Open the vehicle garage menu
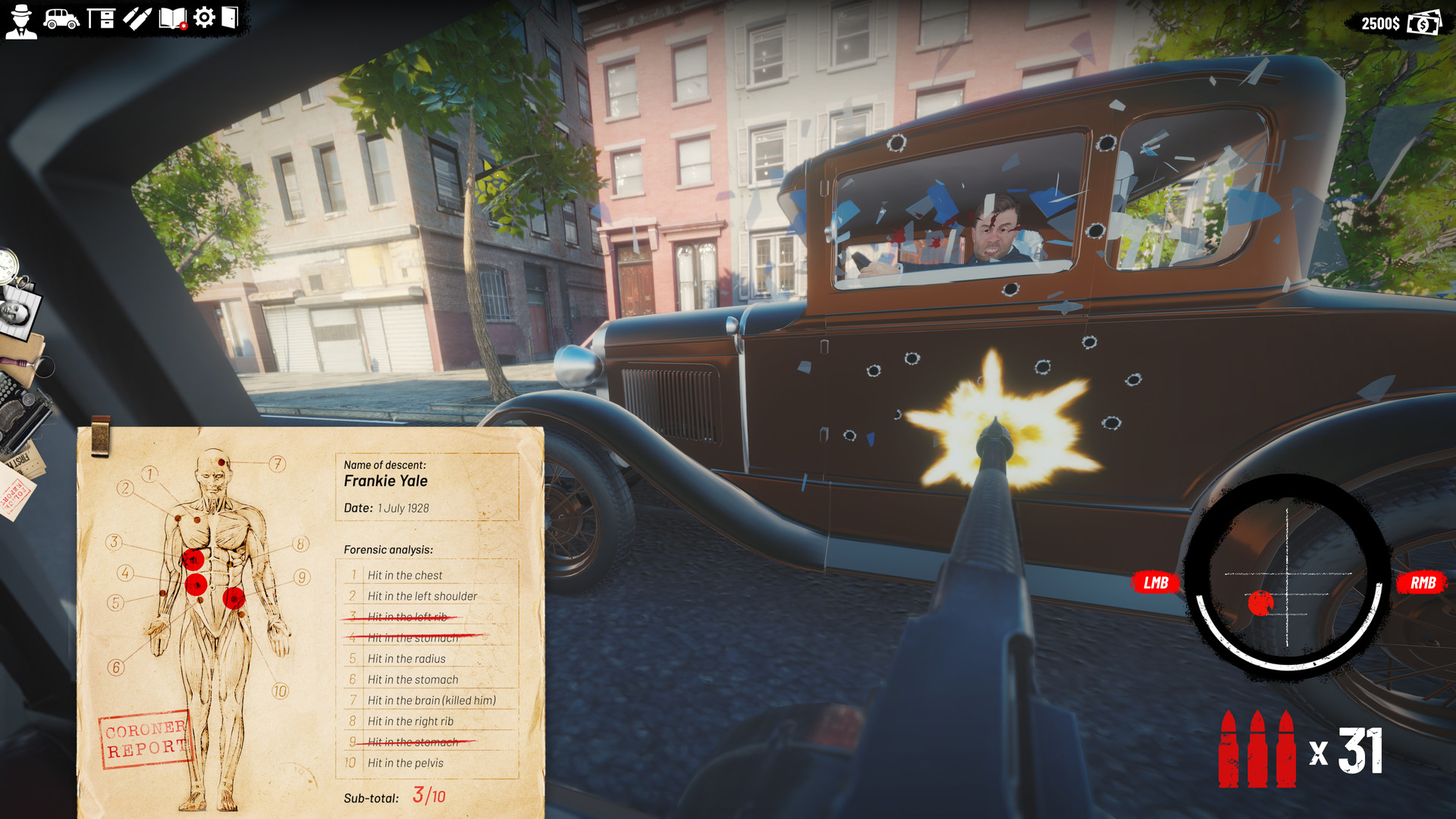 click(61, 17)
